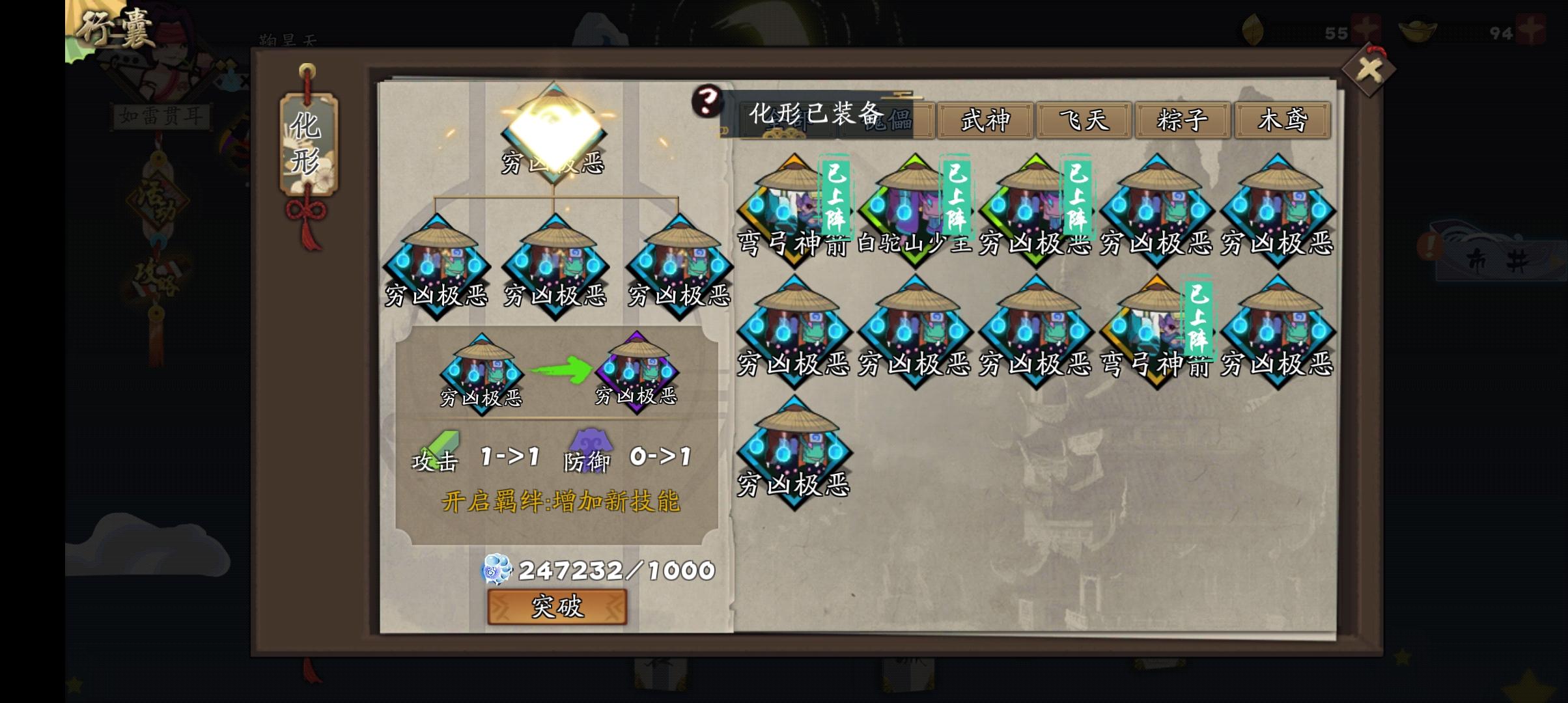Switch to the 武神 tab

click(x=985, y=120)
